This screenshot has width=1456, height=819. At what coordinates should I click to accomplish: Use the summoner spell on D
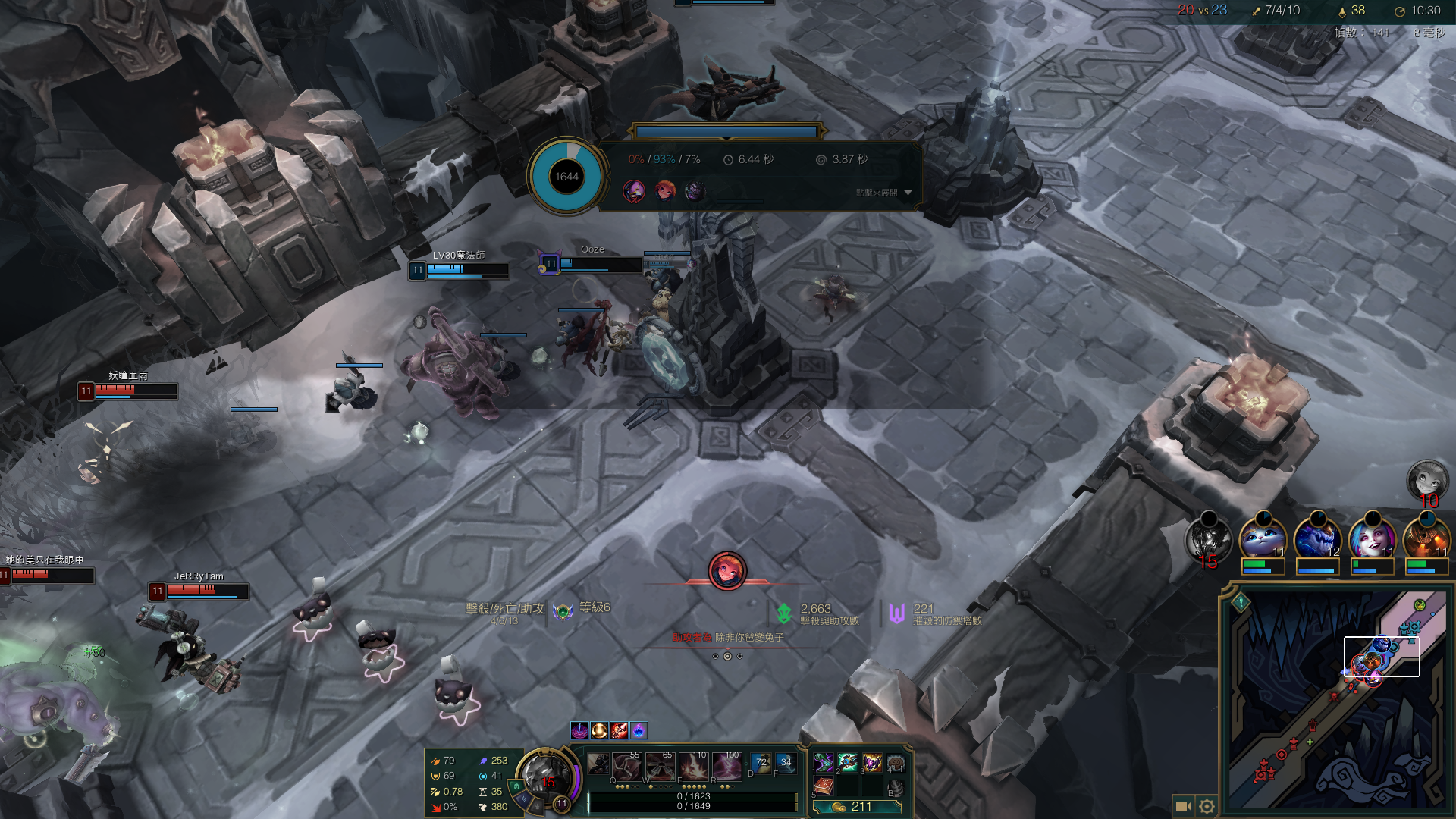tap(761, 764)
